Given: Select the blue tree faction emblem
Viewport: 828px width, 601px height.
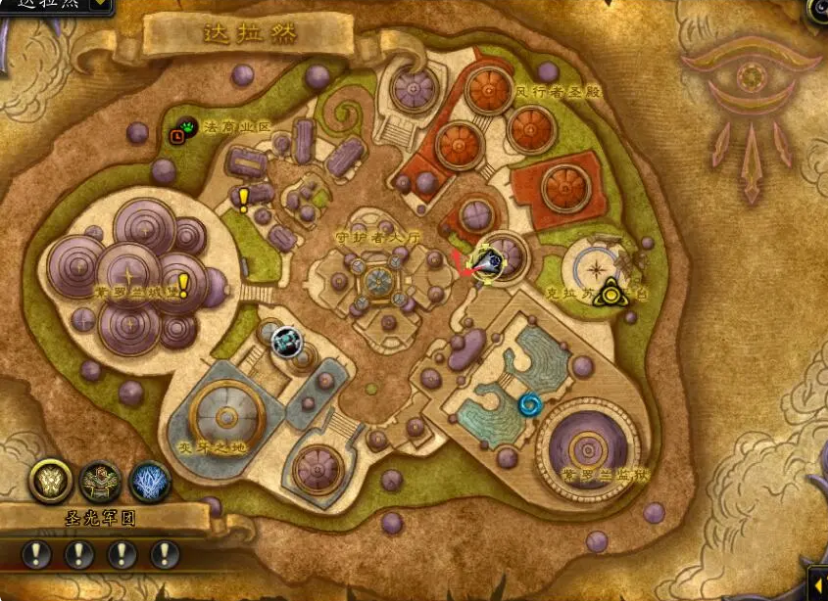Looking at the screenshot, I should coord(150,481).
